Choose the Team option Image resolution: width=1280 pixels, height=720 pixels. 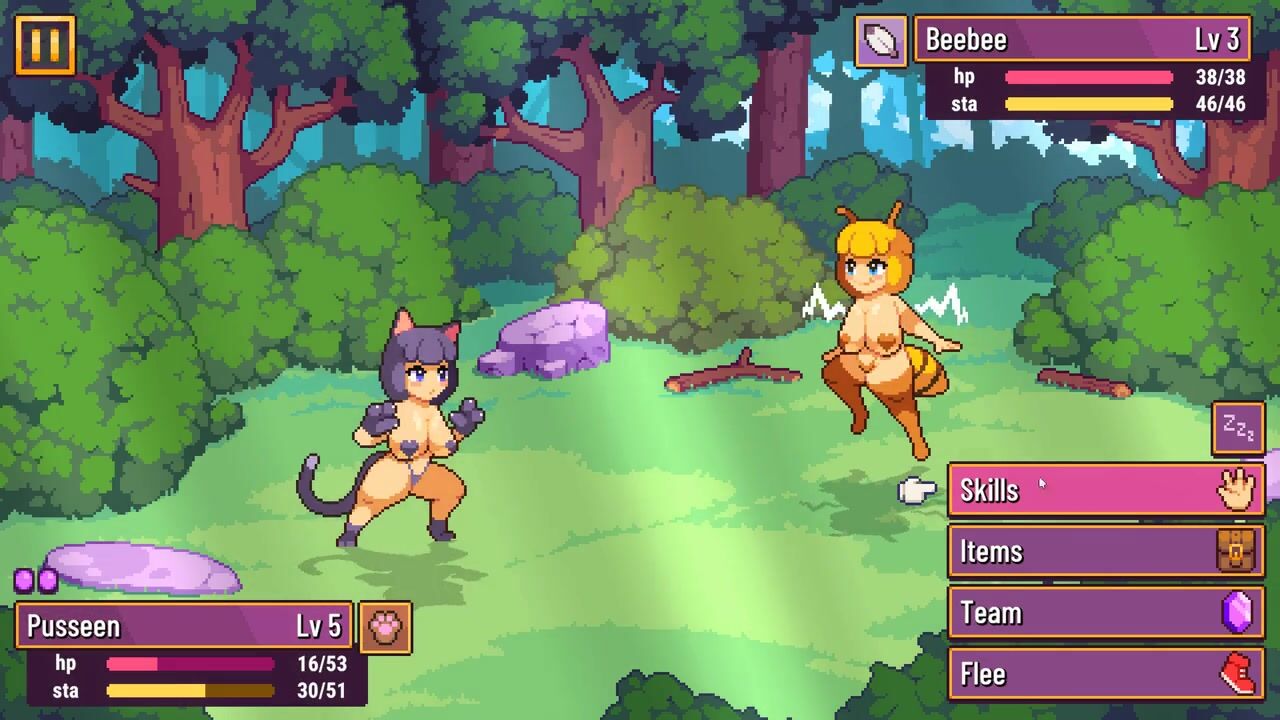click(x=1105, y=613)
